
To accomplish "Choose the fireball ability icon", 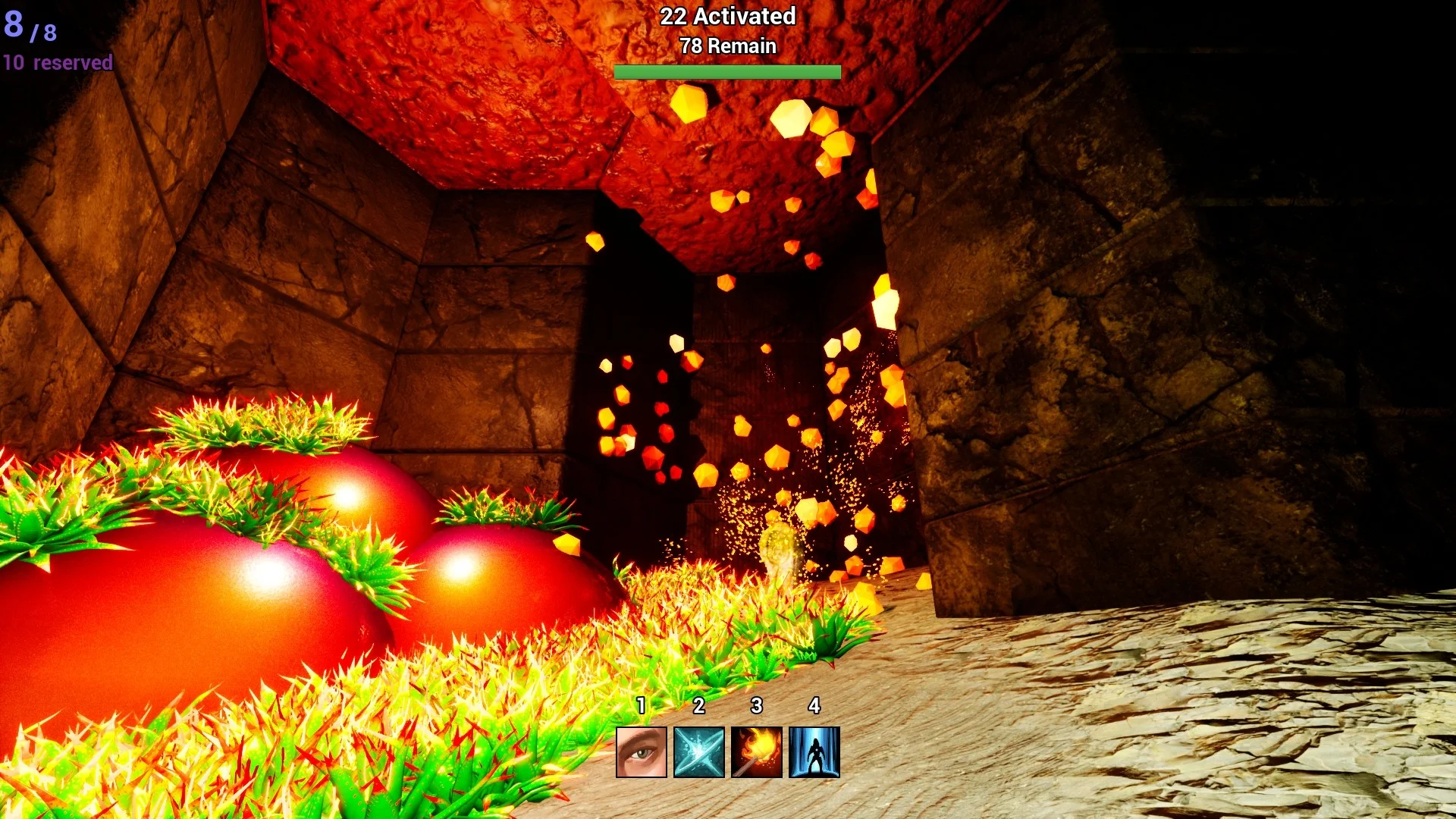I will [756, 752].
